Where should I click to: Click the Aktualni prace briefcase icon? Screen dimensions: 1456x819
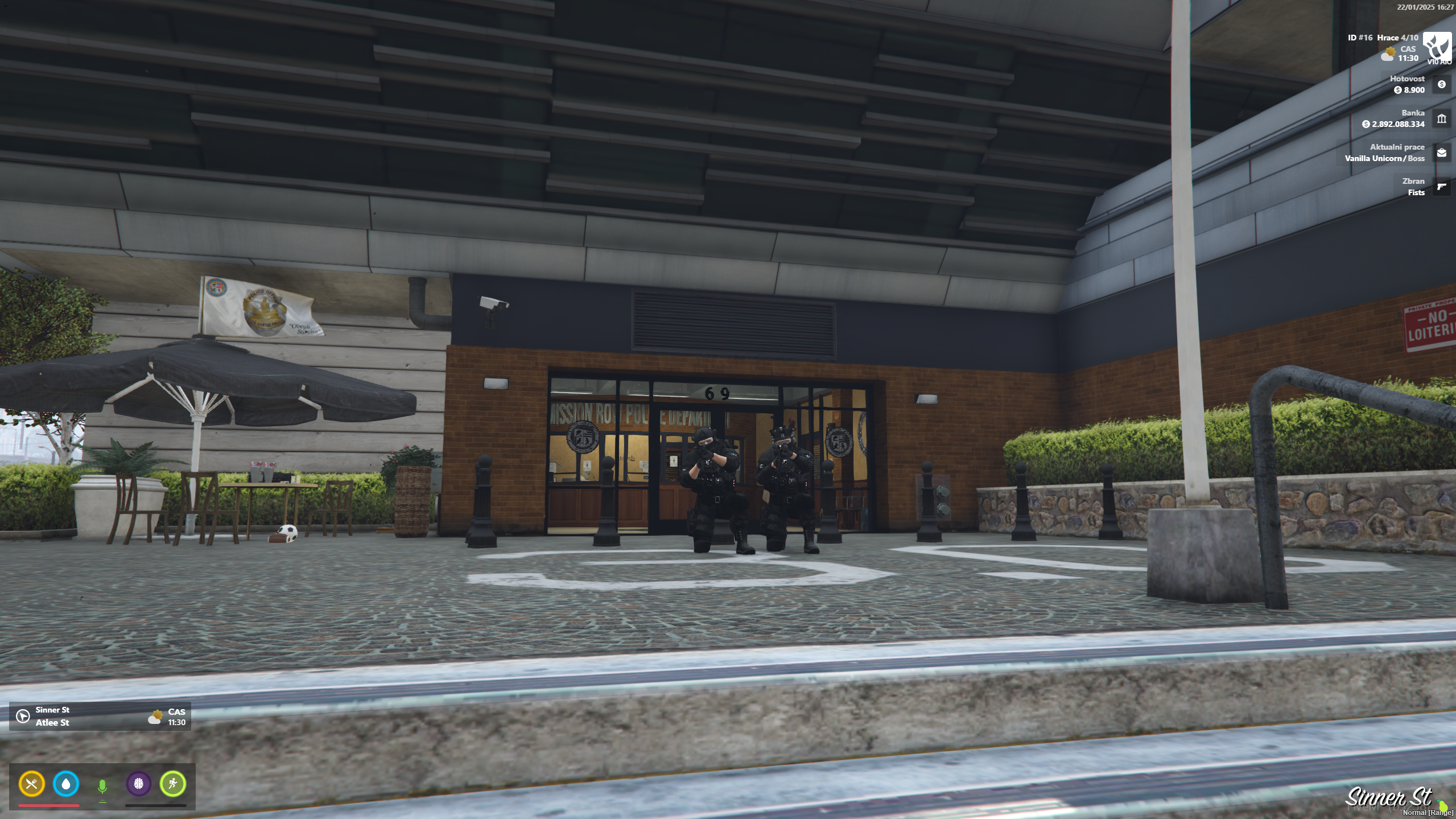1442,153
